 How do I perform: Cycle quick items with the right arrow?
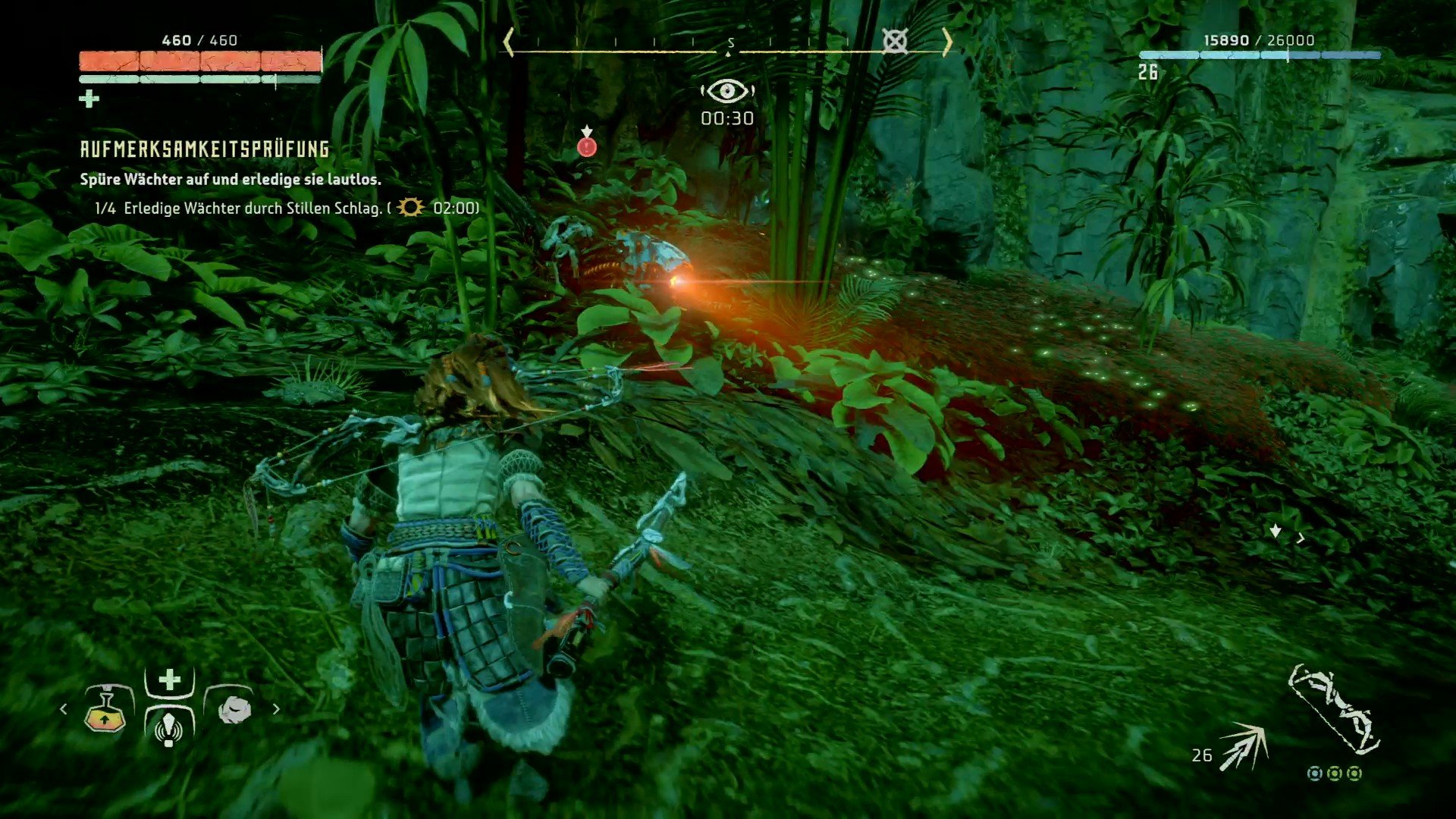(276, 709)
